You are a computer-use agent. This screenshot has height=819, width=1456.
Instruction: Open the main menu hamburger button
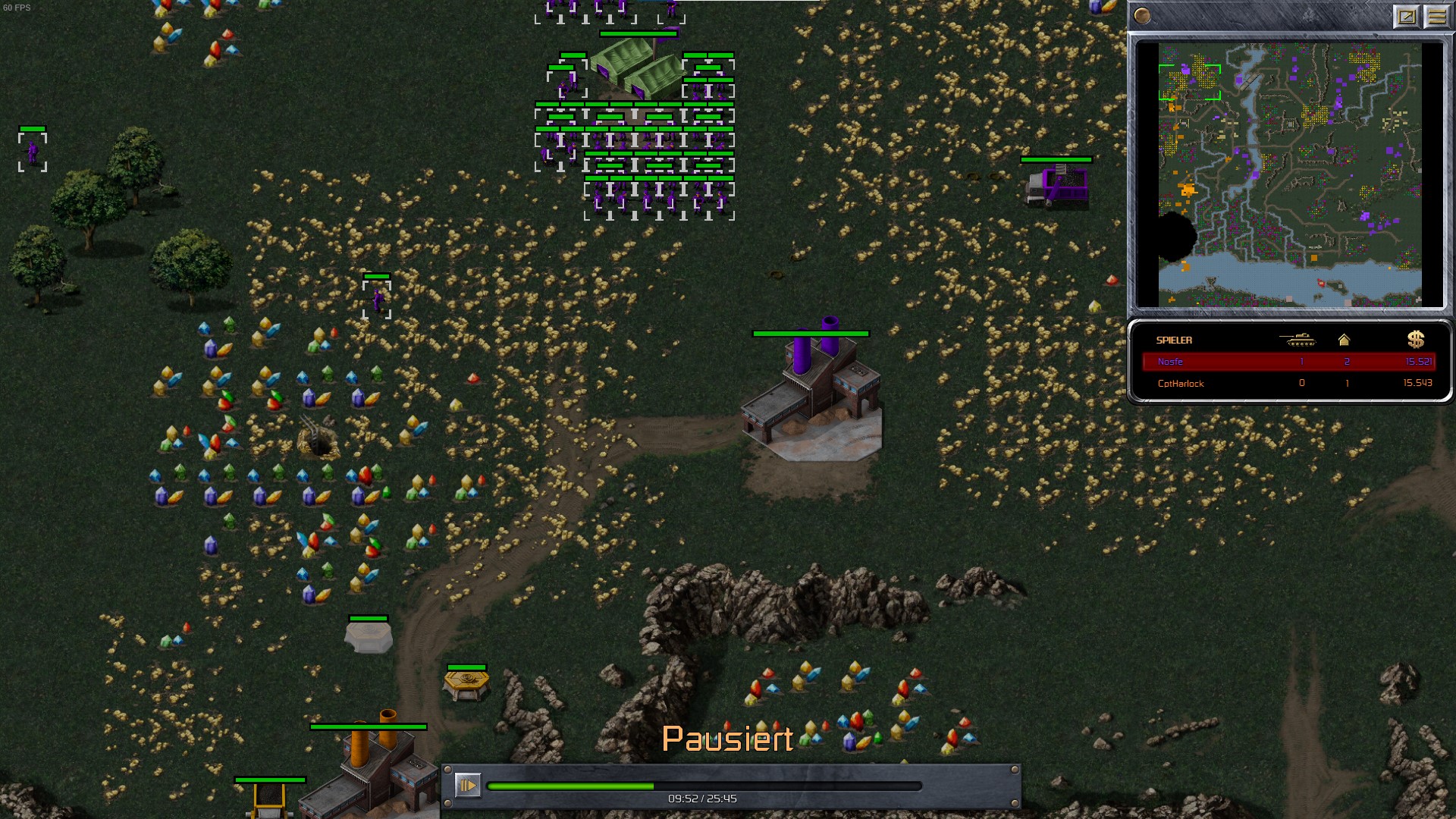(1436, 16)
